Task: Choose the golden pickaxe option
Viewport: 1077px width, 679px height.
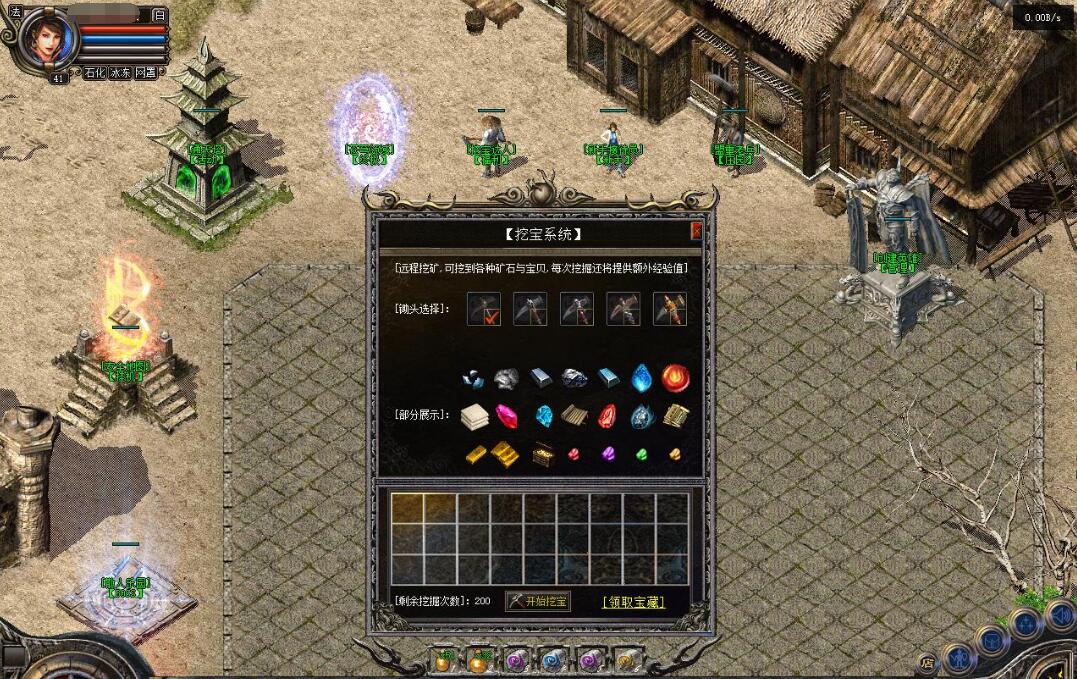Action: point(670,308)
